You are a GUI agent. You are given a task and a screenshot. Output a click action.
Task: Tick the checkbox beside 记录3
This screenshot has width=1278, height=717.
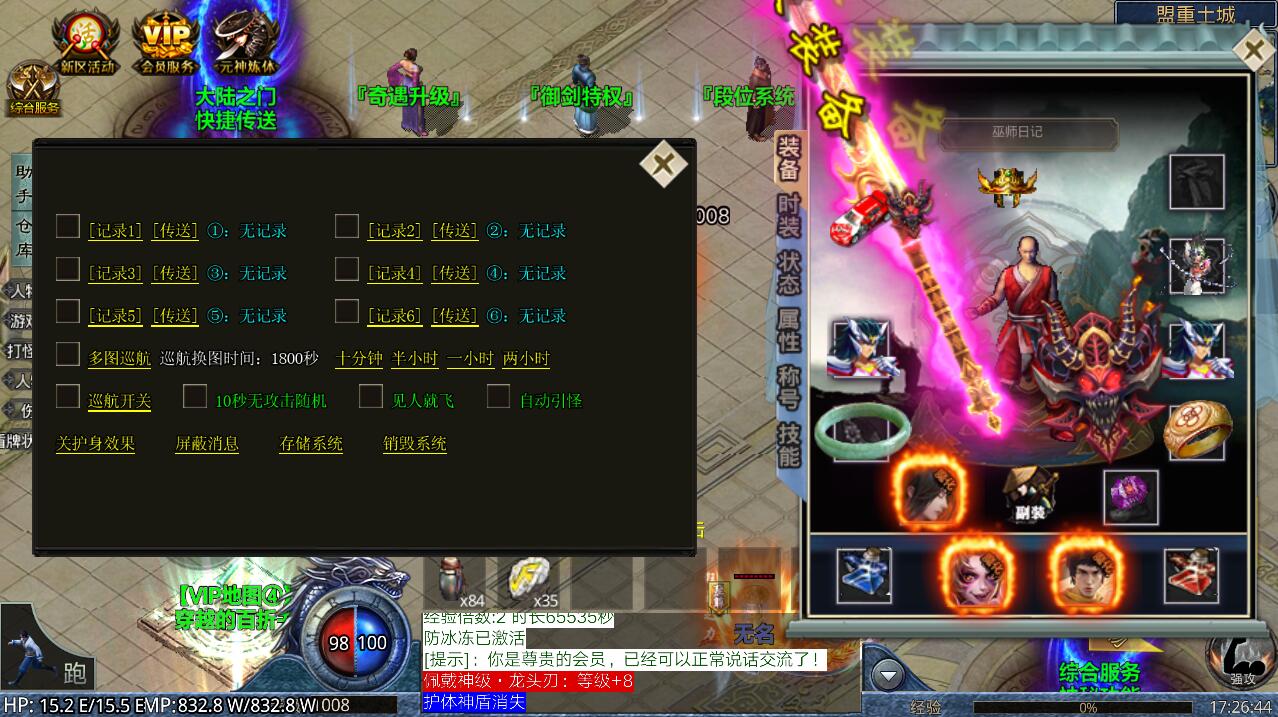pos(68,269)
